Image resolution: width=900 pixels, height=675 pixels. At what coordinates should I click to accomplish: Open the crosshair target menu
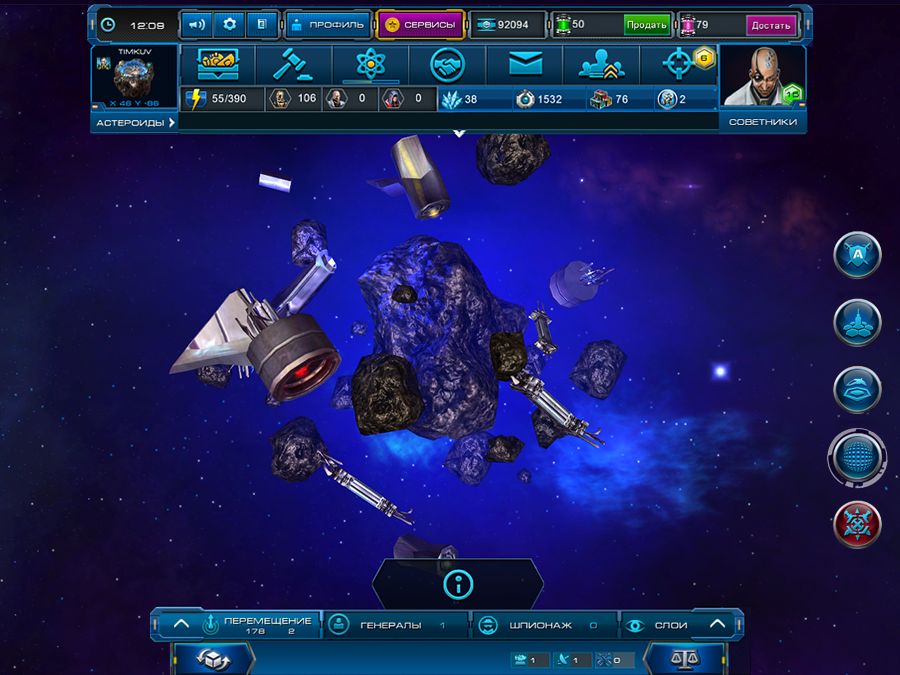click(680, 65)
